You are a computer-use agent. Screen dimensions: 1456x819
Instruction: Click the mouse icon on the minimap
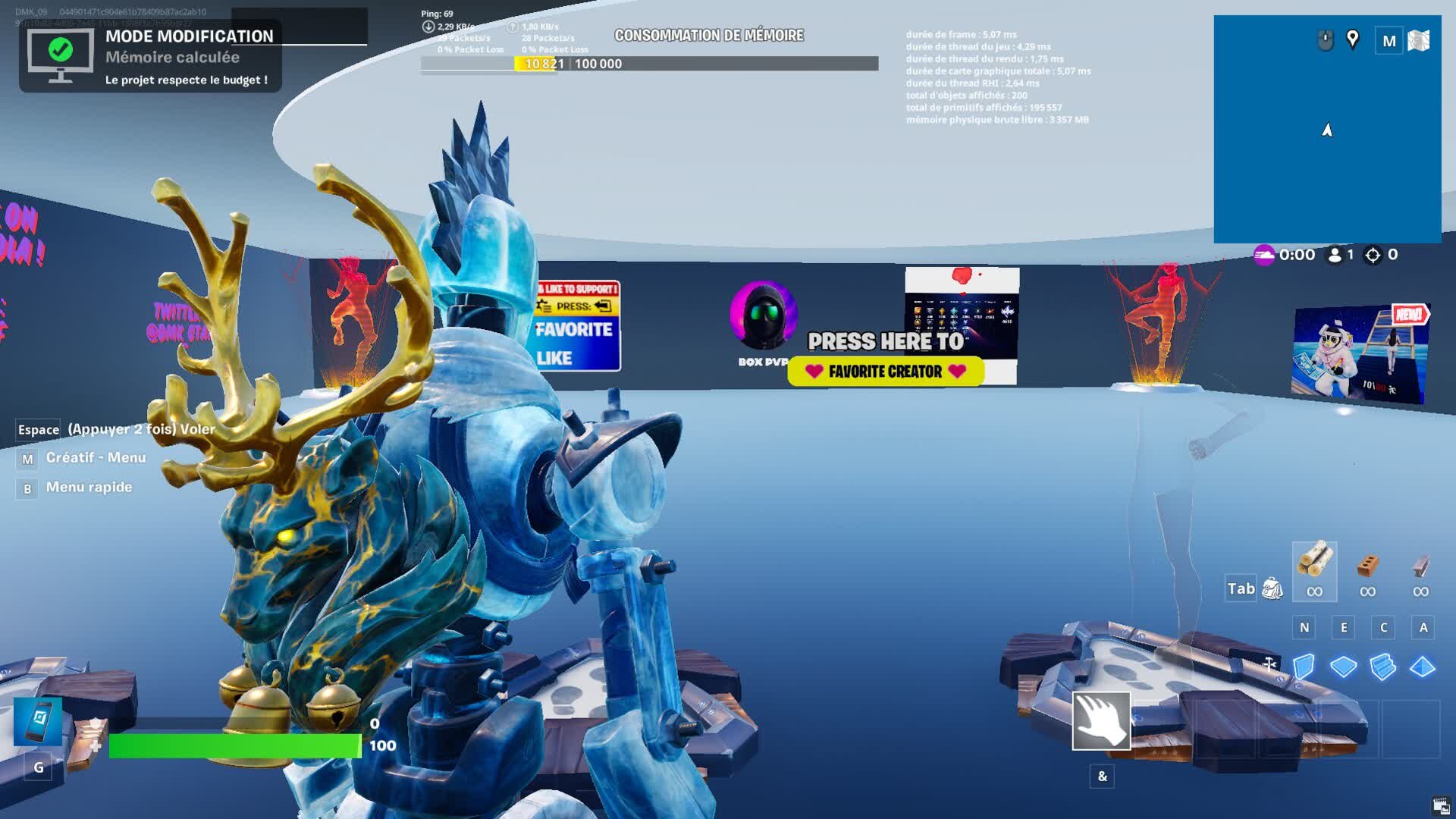click(1325, 40)
